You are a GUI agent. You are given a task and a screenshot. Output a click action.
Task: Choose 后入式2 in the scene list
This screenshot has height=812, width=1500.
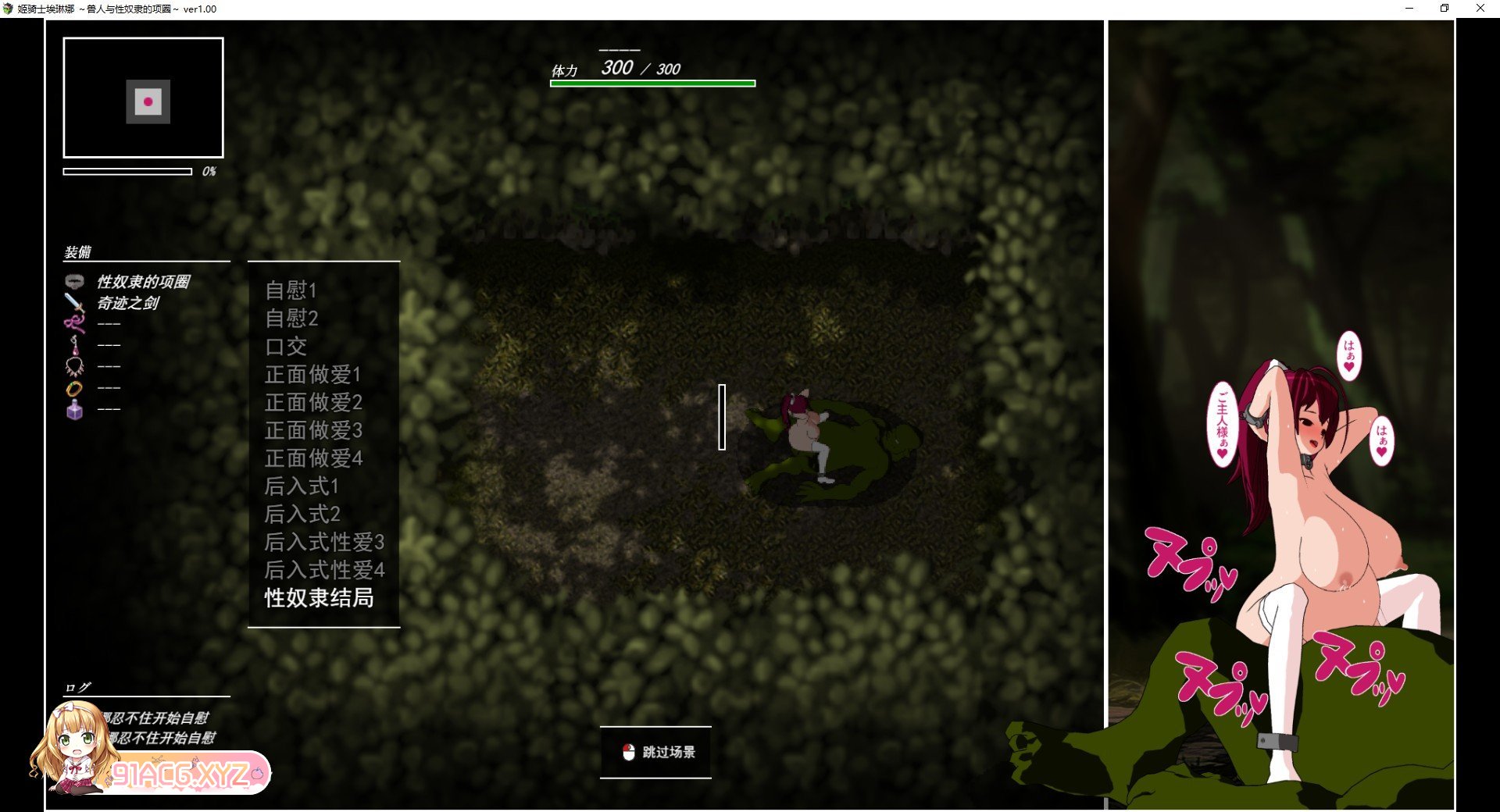[x=302, y=515]
